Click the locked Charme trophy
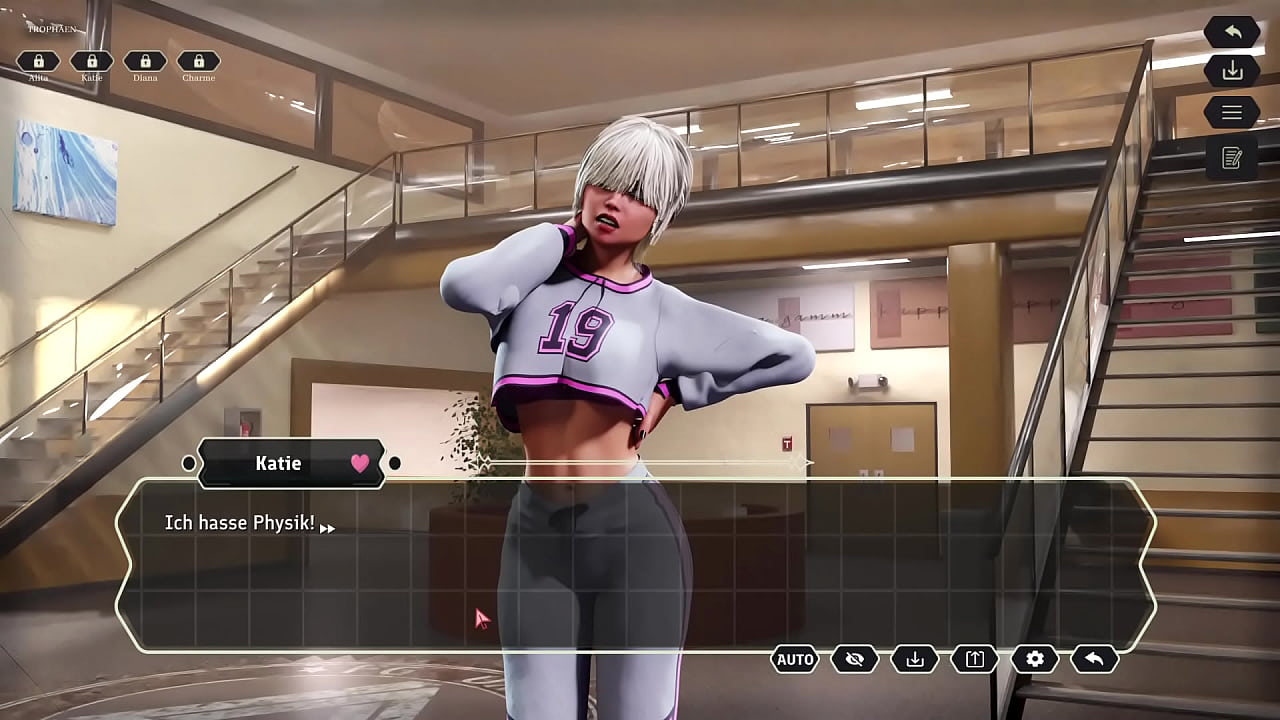1280x720 pixels. [x=199, y=62]
